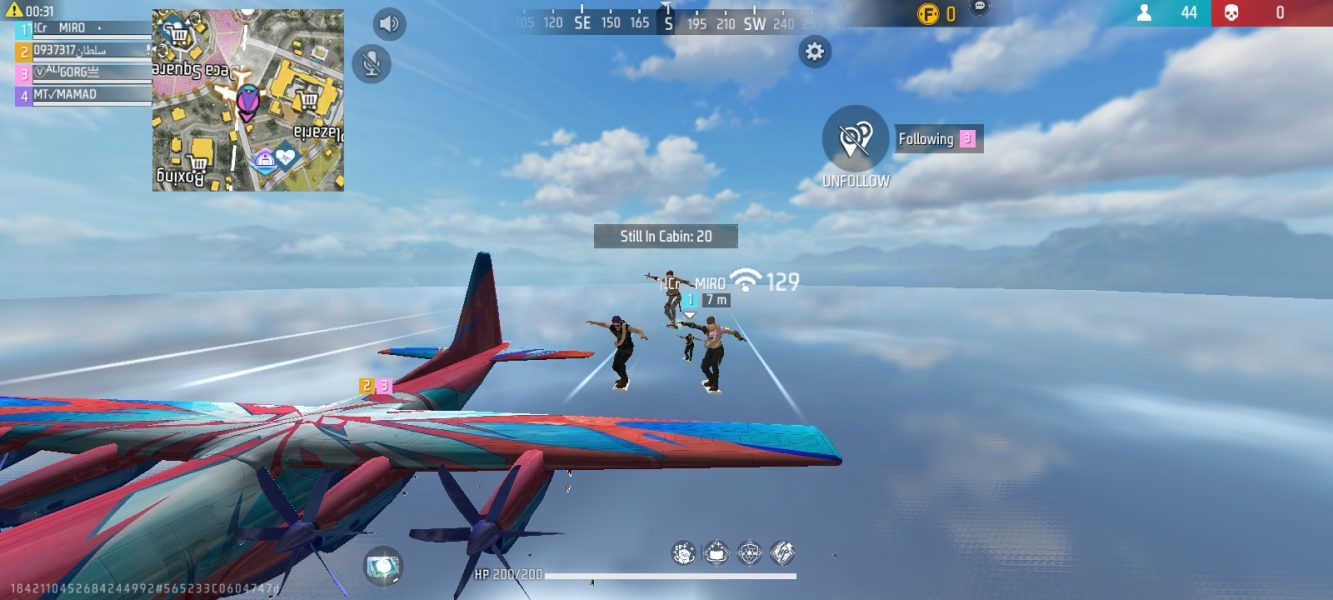The image size is (1333, 600).
Task: Tap the glowing screen item button
Action: point(382,565)
